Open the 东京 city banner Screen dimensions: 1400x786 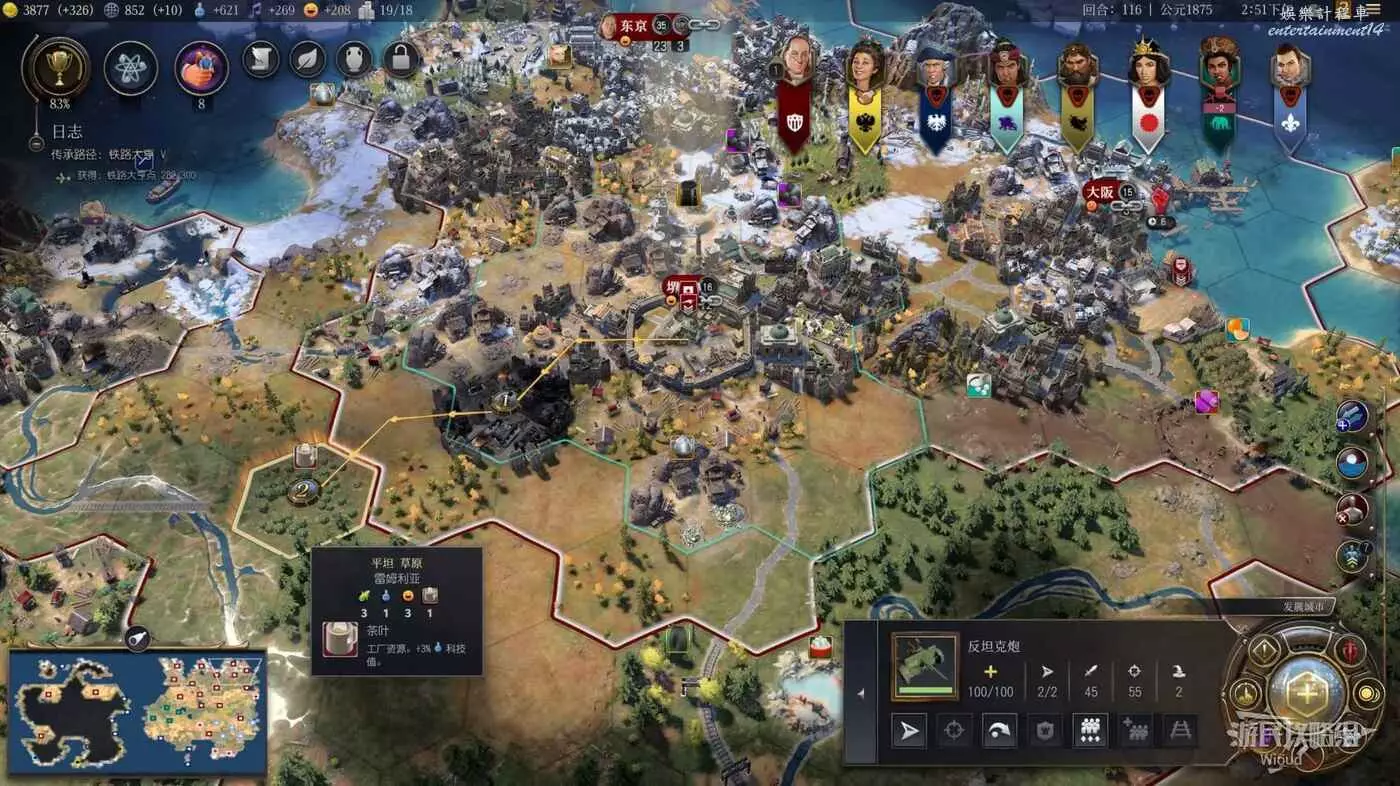click(634, 25)
